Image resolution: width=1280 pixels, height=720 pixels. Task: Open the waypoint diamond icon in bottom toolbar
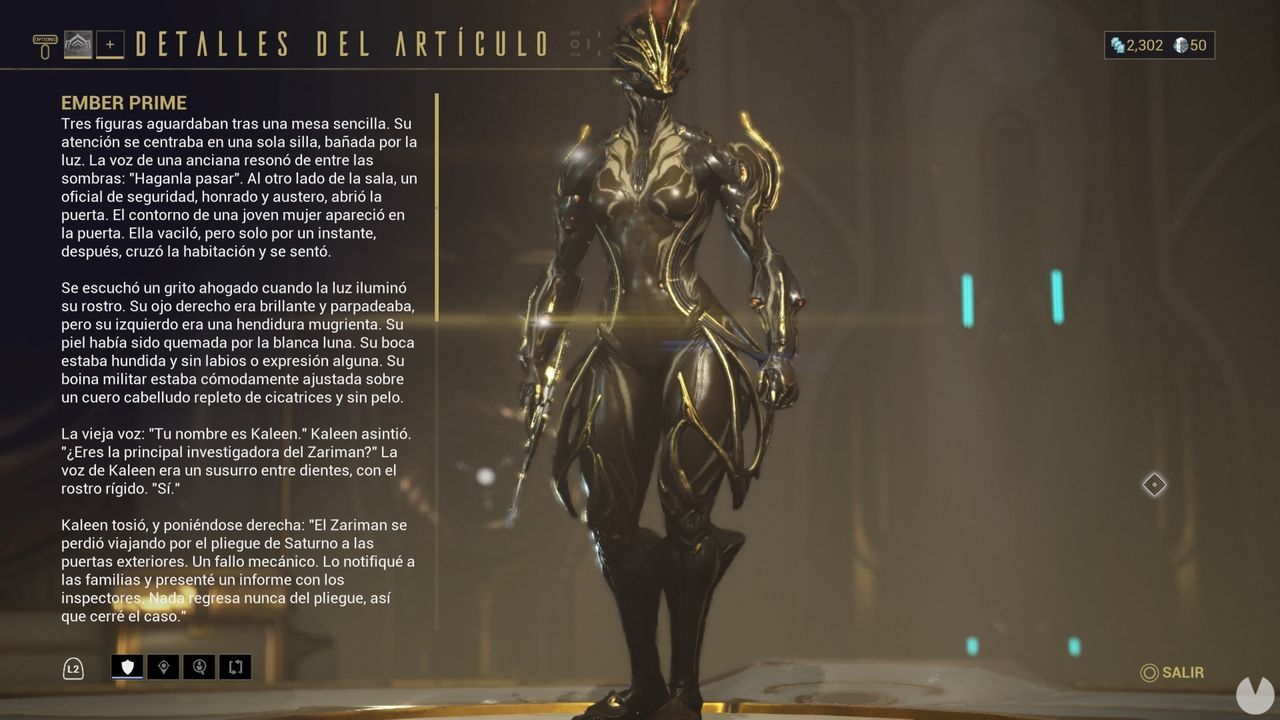162,667
